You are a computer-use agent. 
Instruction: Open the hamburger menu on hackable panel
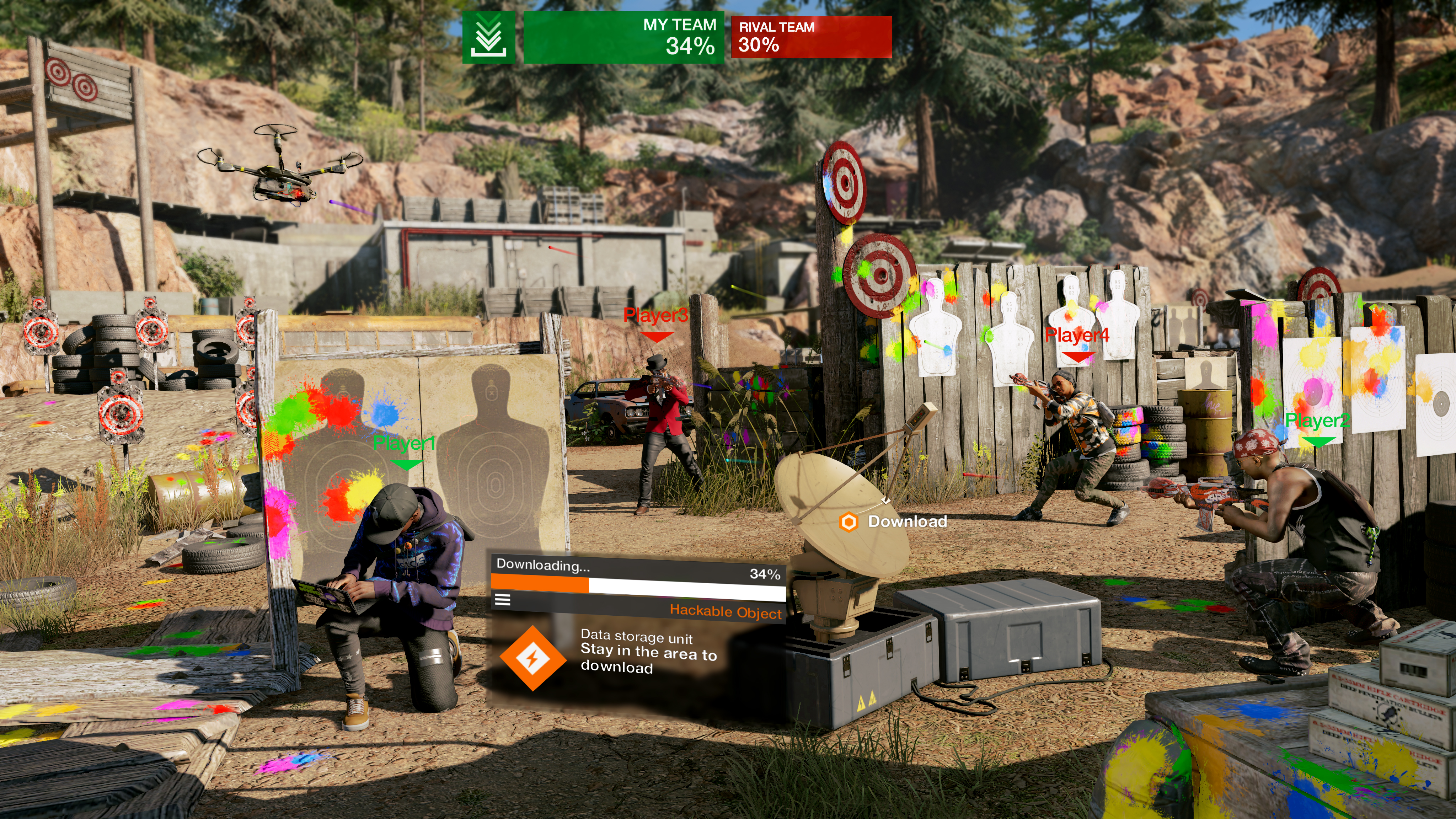(503, 600)
